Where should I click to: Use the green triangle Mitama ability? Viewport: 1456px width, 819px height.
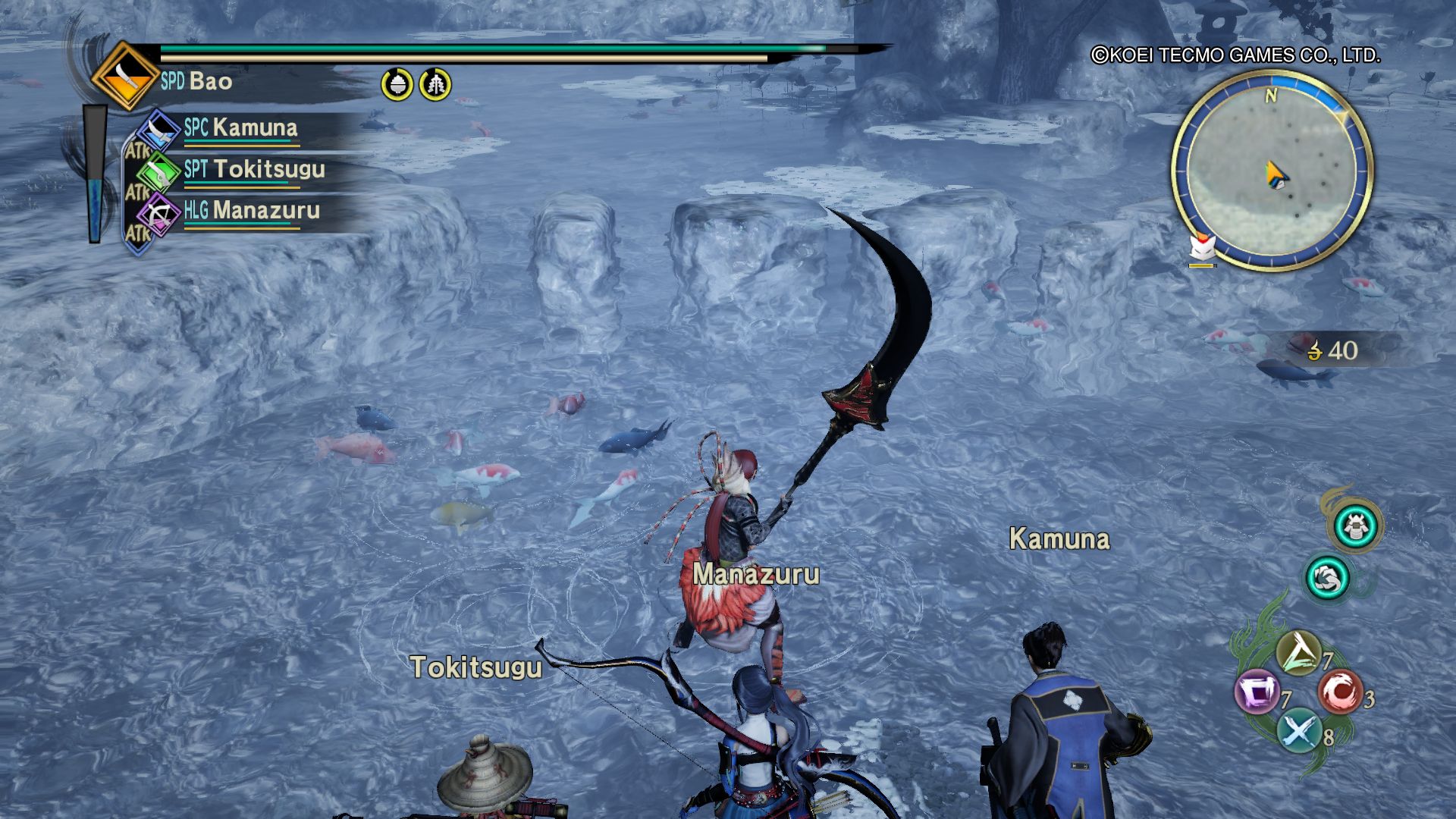point(1298,653)
